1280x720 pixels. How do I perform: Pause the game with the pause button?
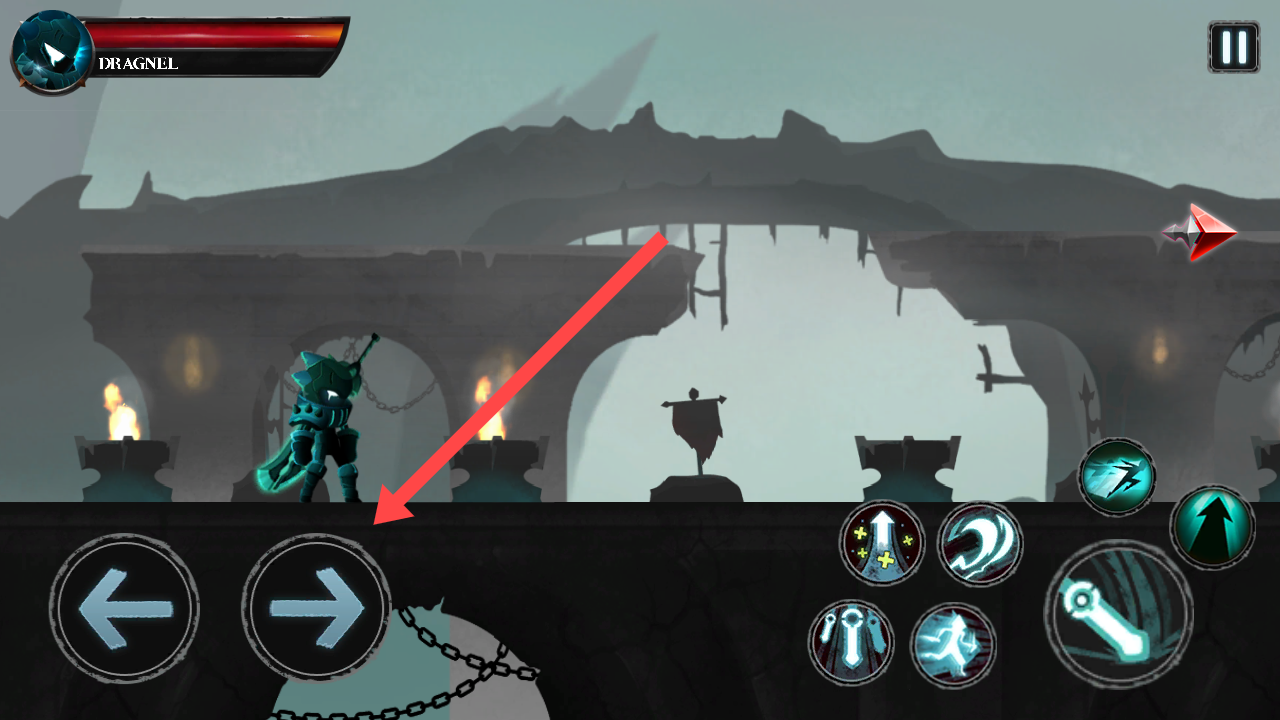point(1233,47)
